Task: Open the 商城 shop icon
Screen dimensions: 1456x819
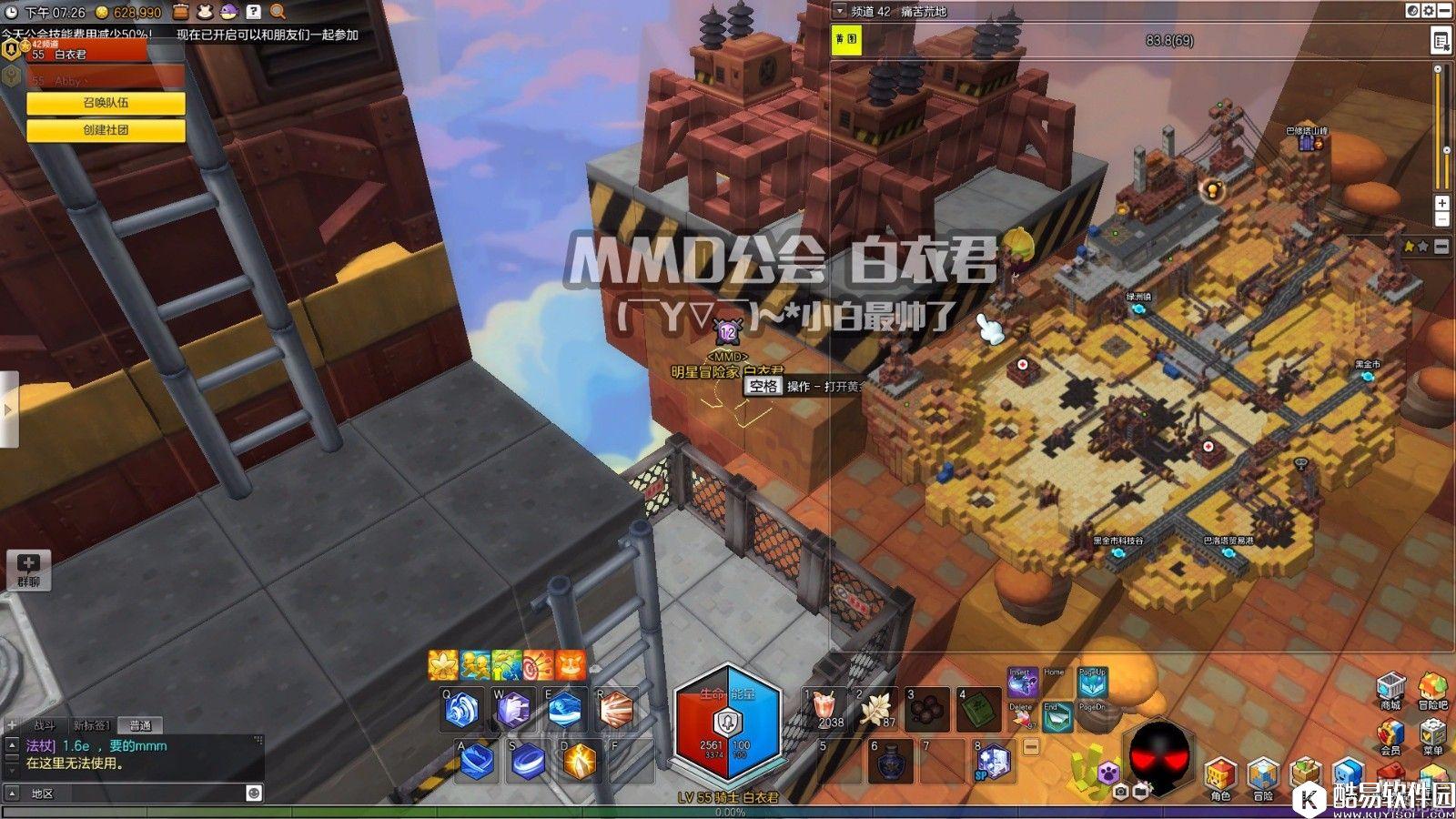Action: [1390, 689]
